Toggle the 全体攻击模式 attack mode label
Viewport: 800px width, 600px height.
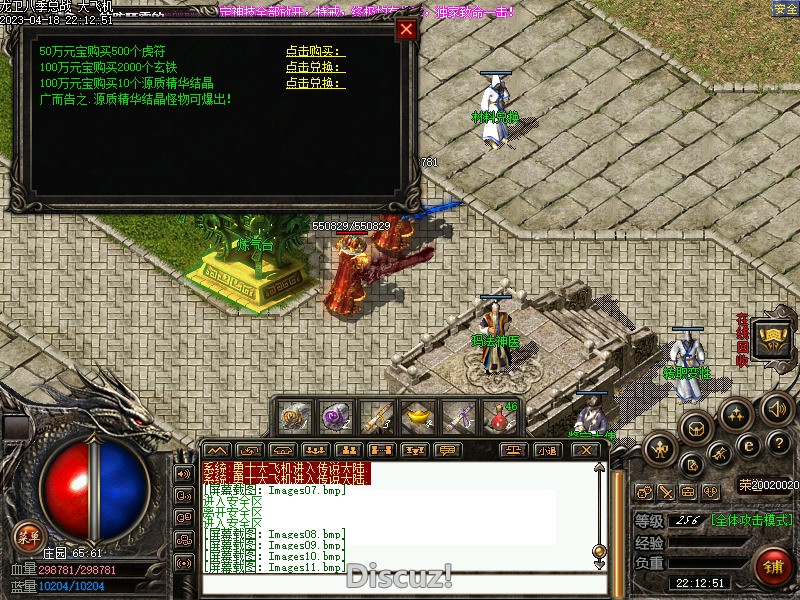tap(753, 520)
